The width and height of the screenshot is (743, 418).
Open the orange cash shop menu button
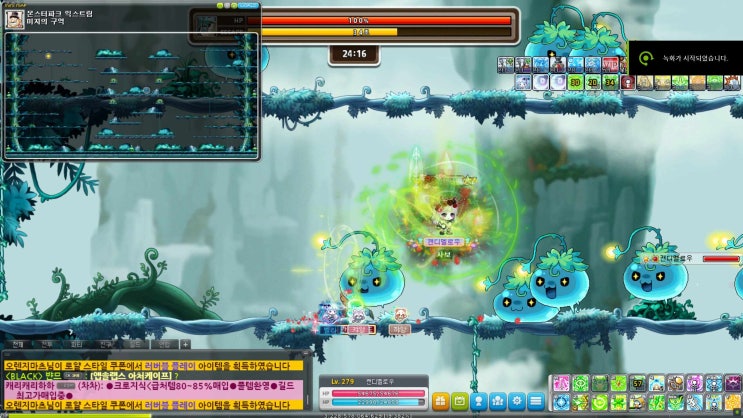[x=441, y=401]
